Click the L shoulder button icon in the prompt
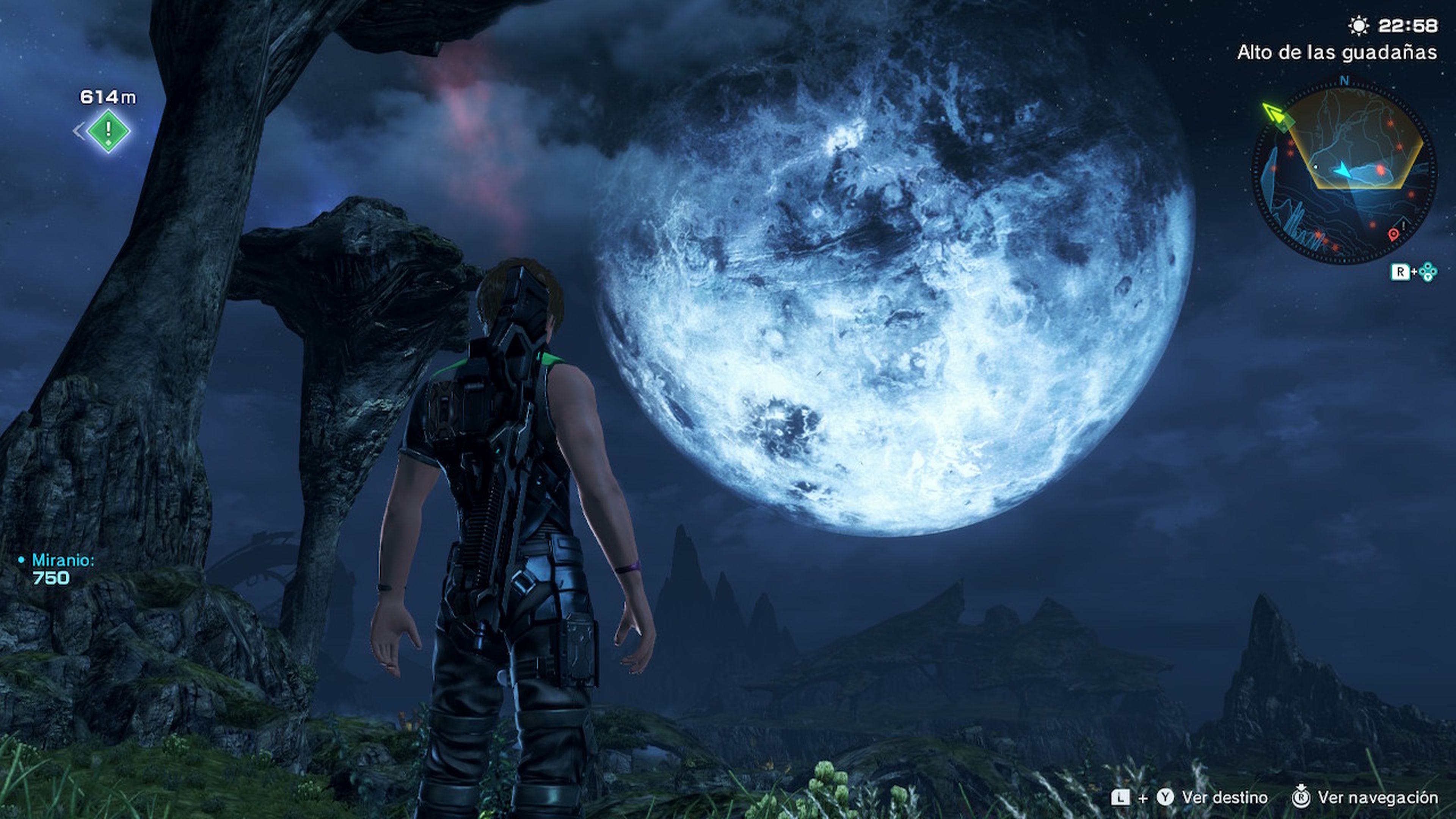The width and height of the screenshot is (1456, 819). coord(1121,799)
